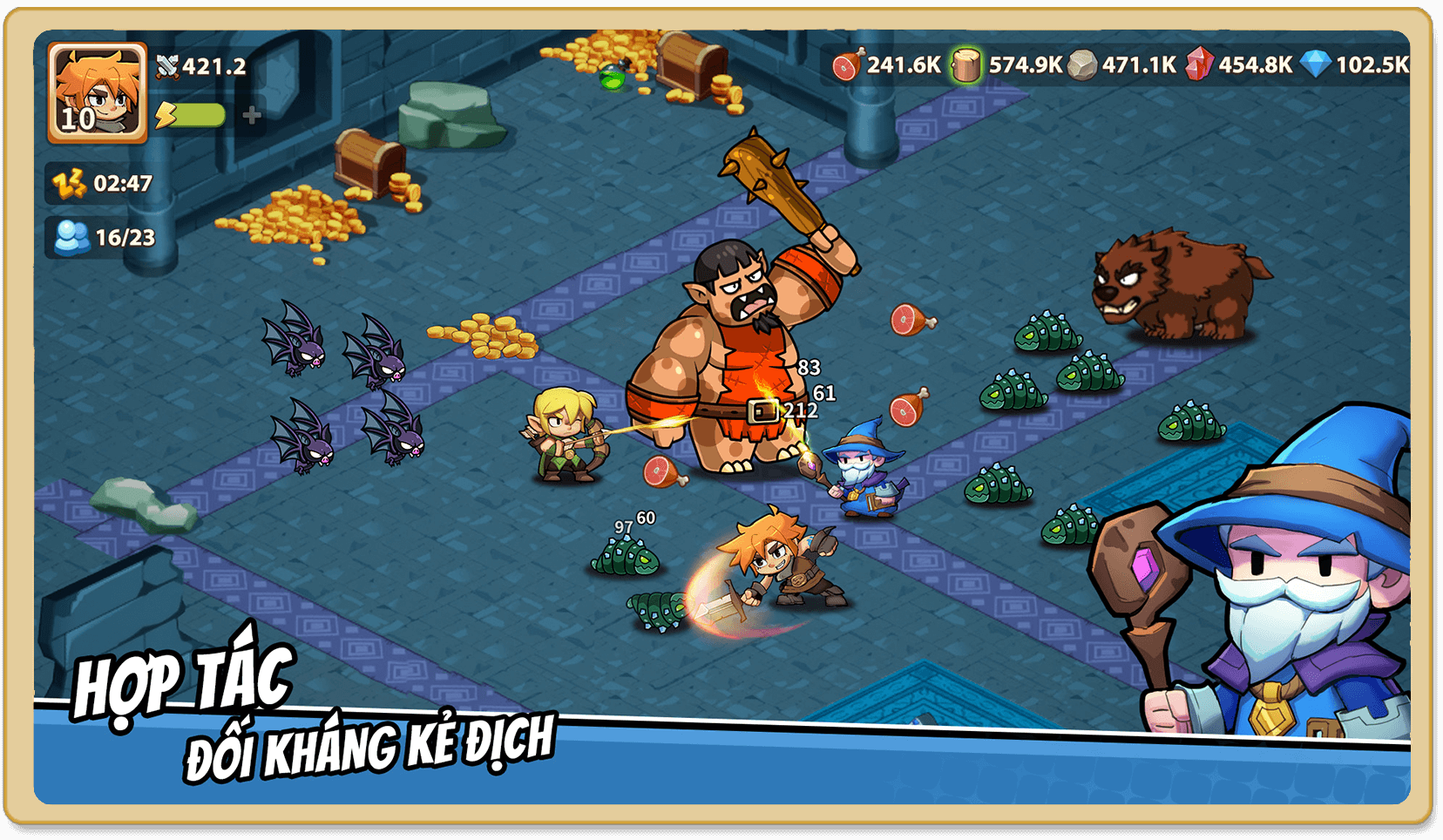
Task: Add energy with the plus button
Action: tap(252, 115)
